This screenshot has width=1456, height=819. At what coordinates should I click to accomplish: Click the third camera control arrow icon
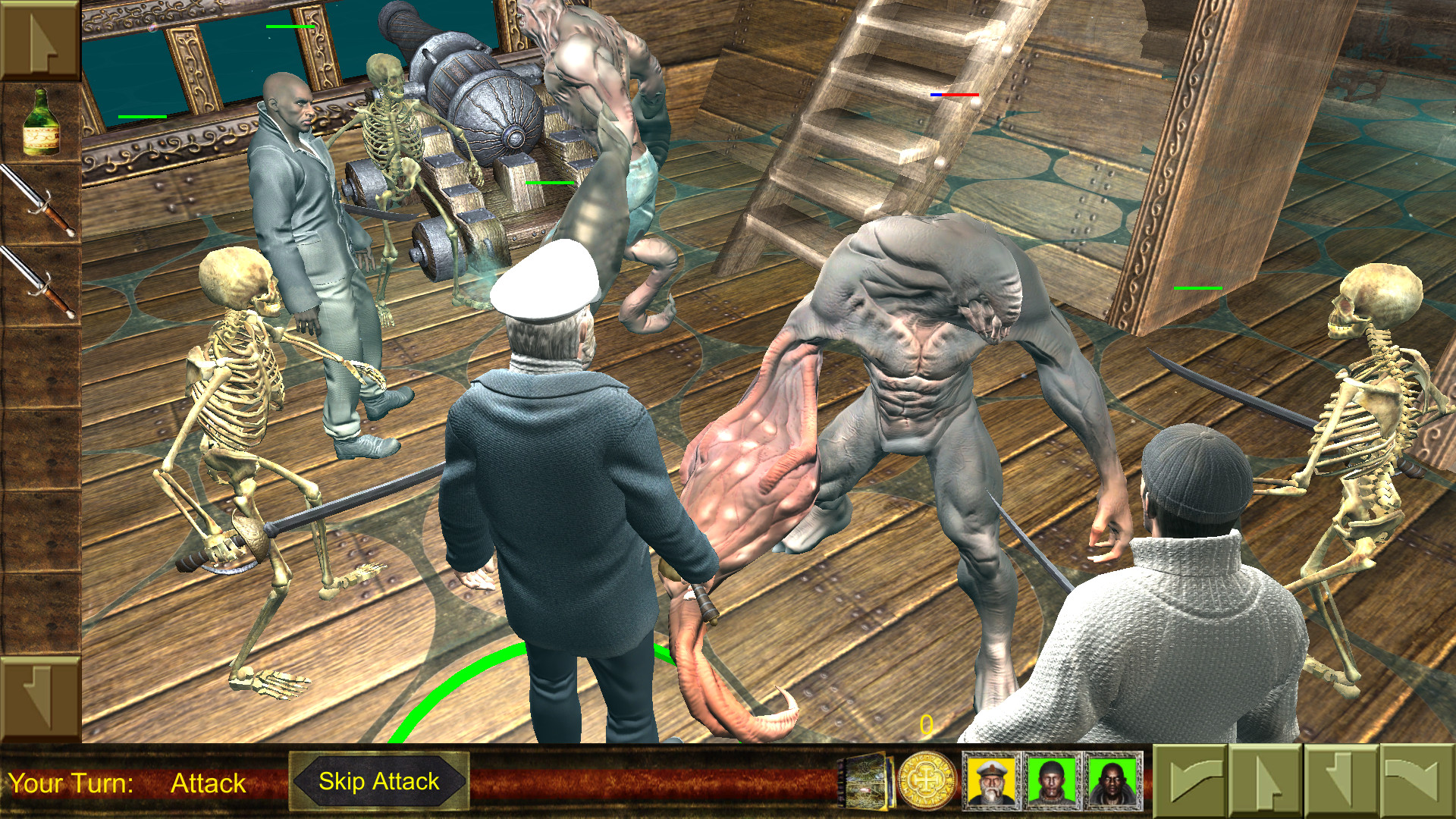1342,781
